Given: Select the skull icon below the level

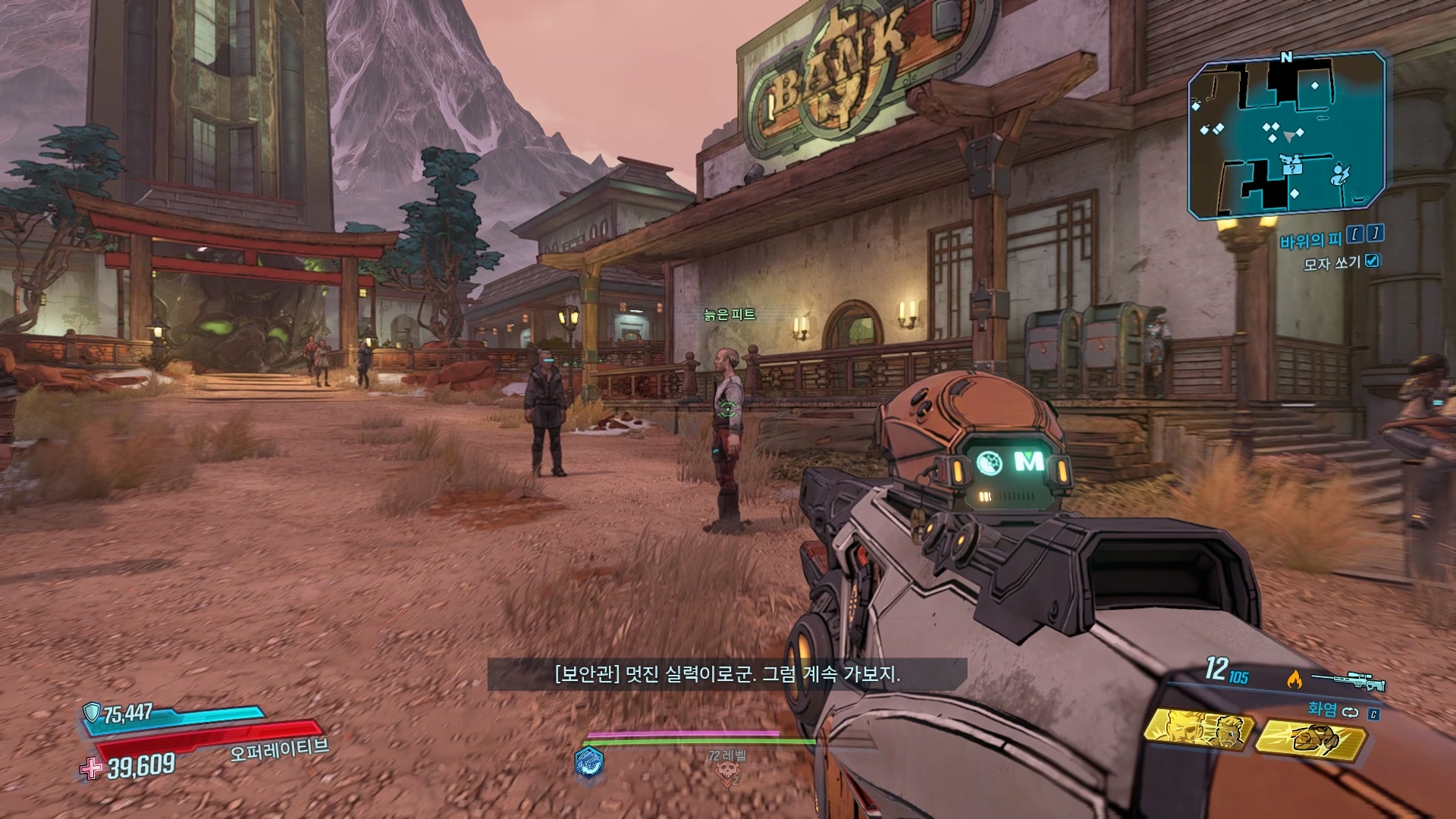Looking at the screenshot, I should tap(727, 773).
